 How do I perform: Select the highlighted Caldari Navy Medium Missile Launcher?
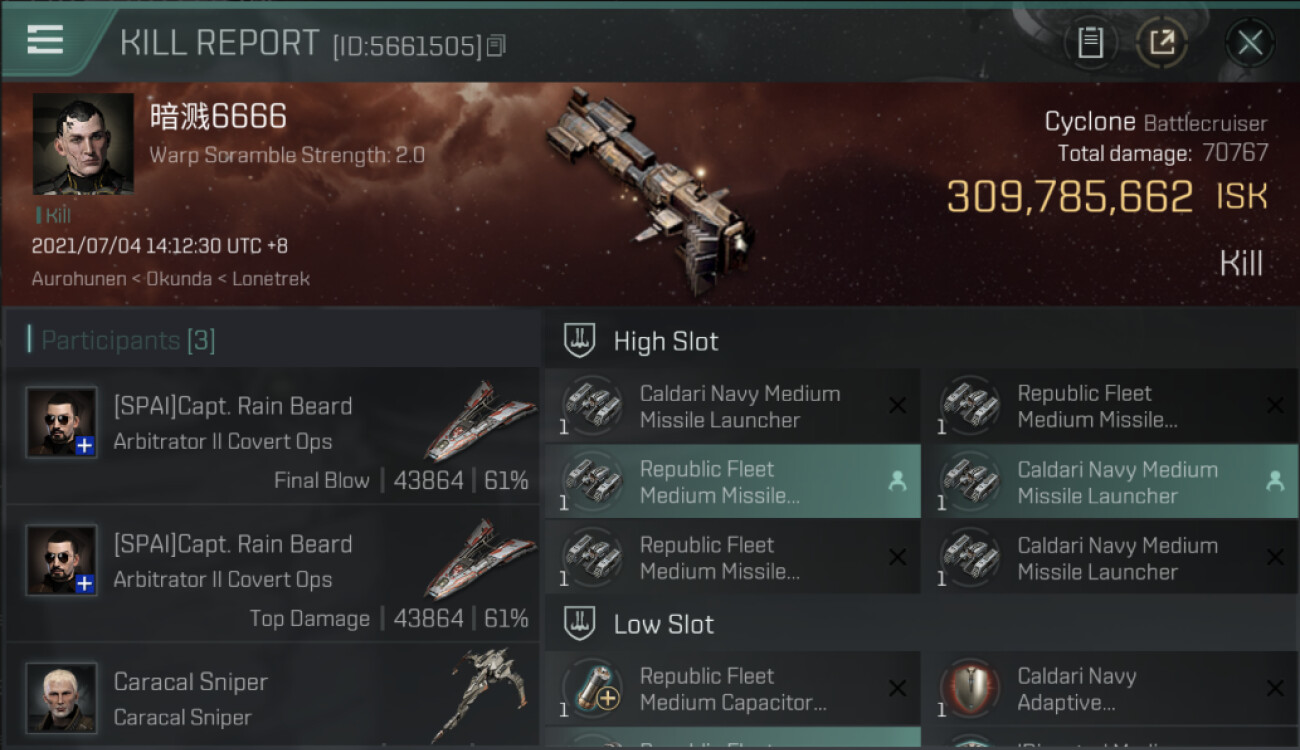[x=1109, y=482]
